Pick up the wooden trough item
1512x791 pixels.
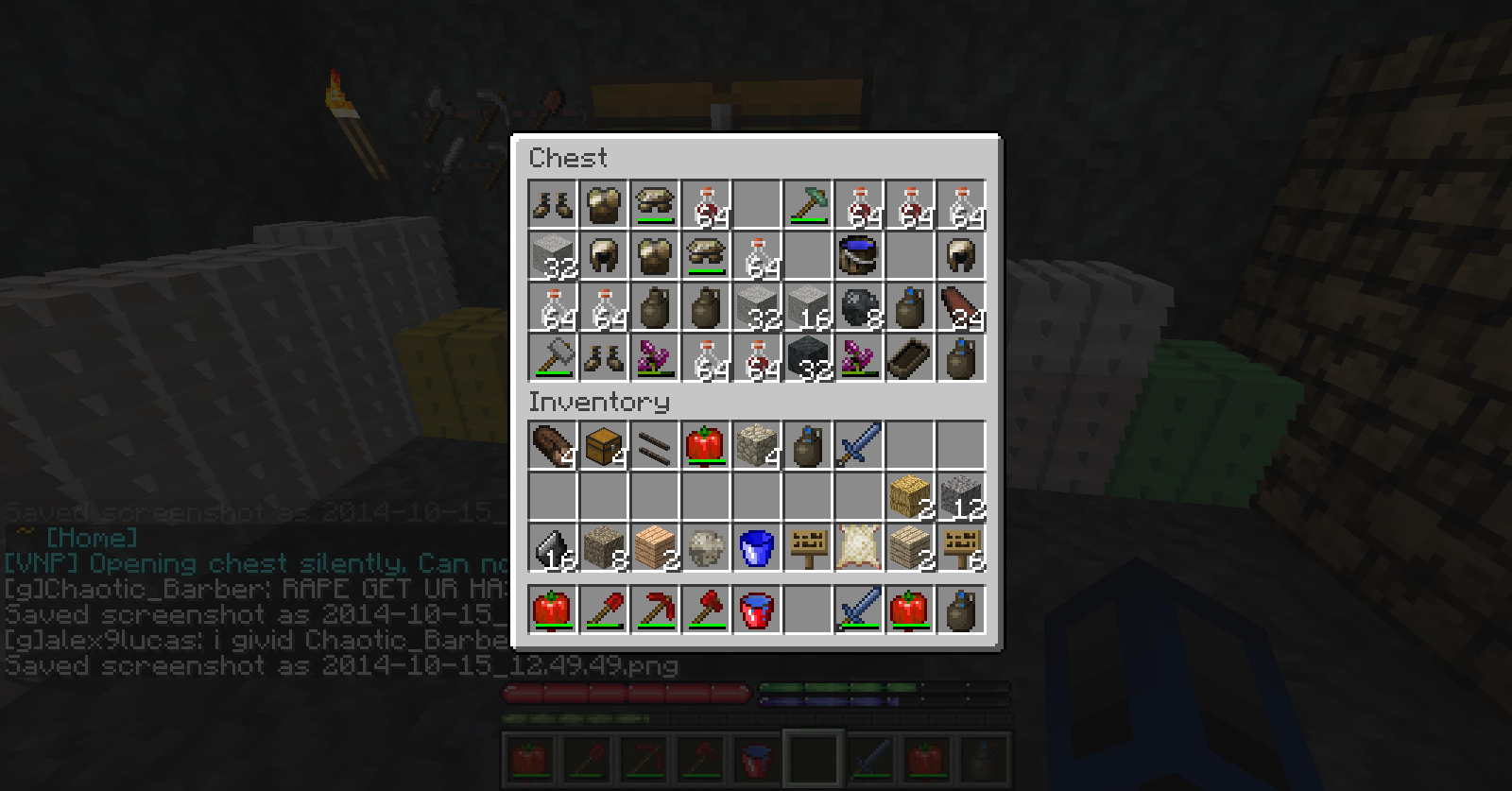pyautogui.click(x=910, y=358)
